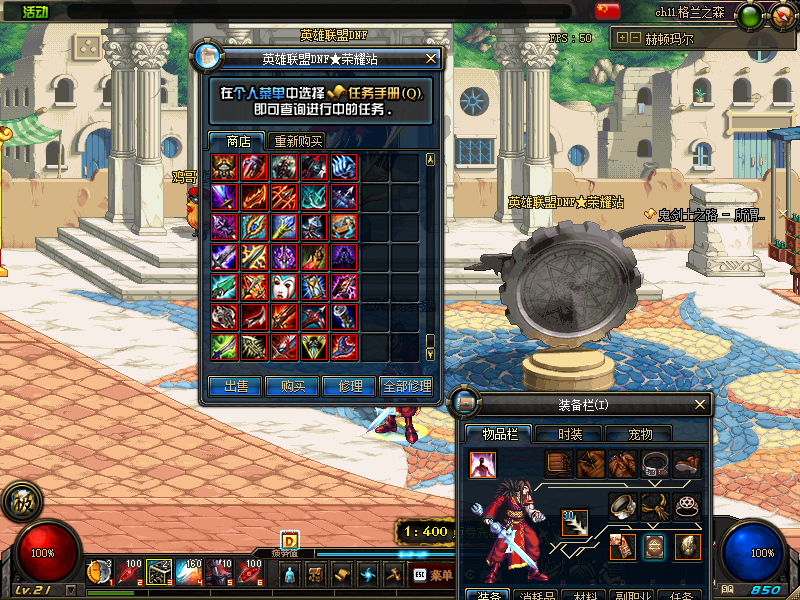The height and width of the screenshot is (600, 800).
Task: Switch to the 宠物 pet tab
Action: 640,434
